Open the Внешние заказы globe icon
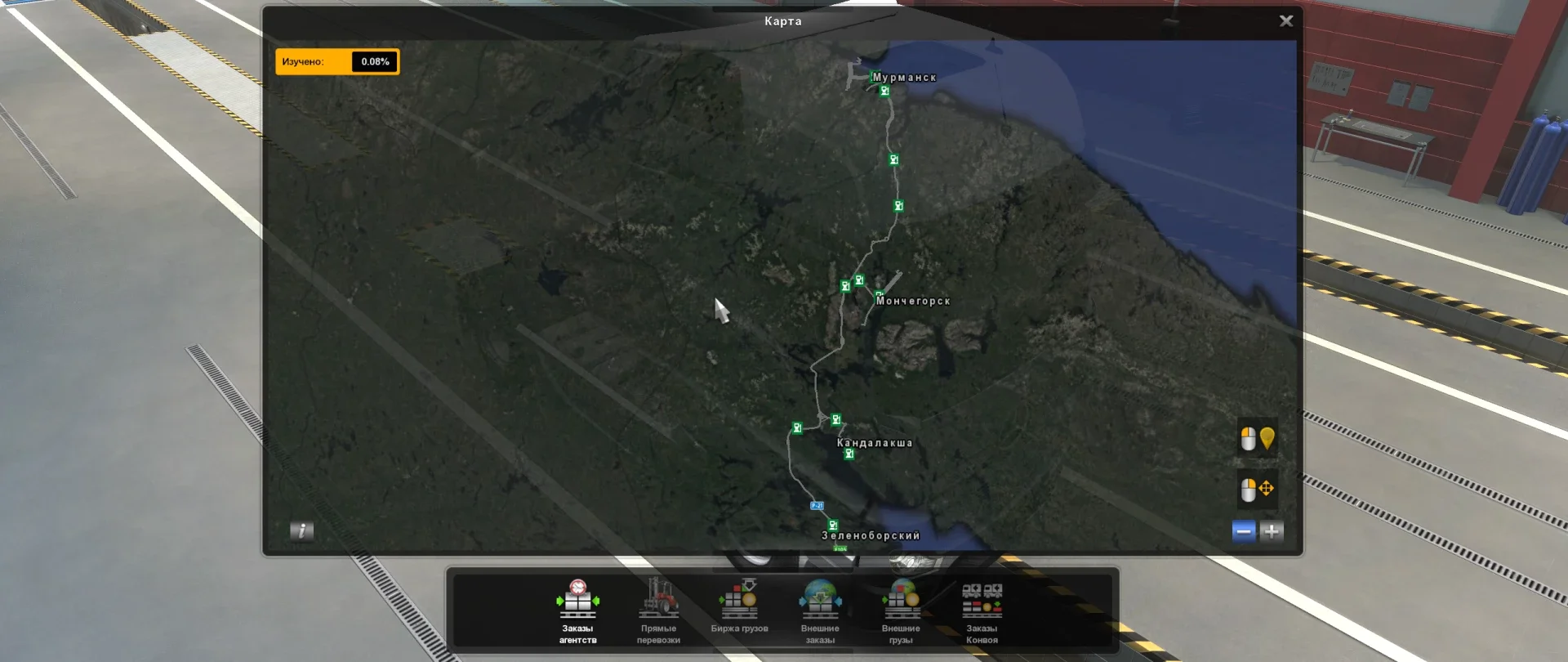Image resolution: width=1568 pixels, height=662 pixels. pyautogui.click(x=821, y=602)
